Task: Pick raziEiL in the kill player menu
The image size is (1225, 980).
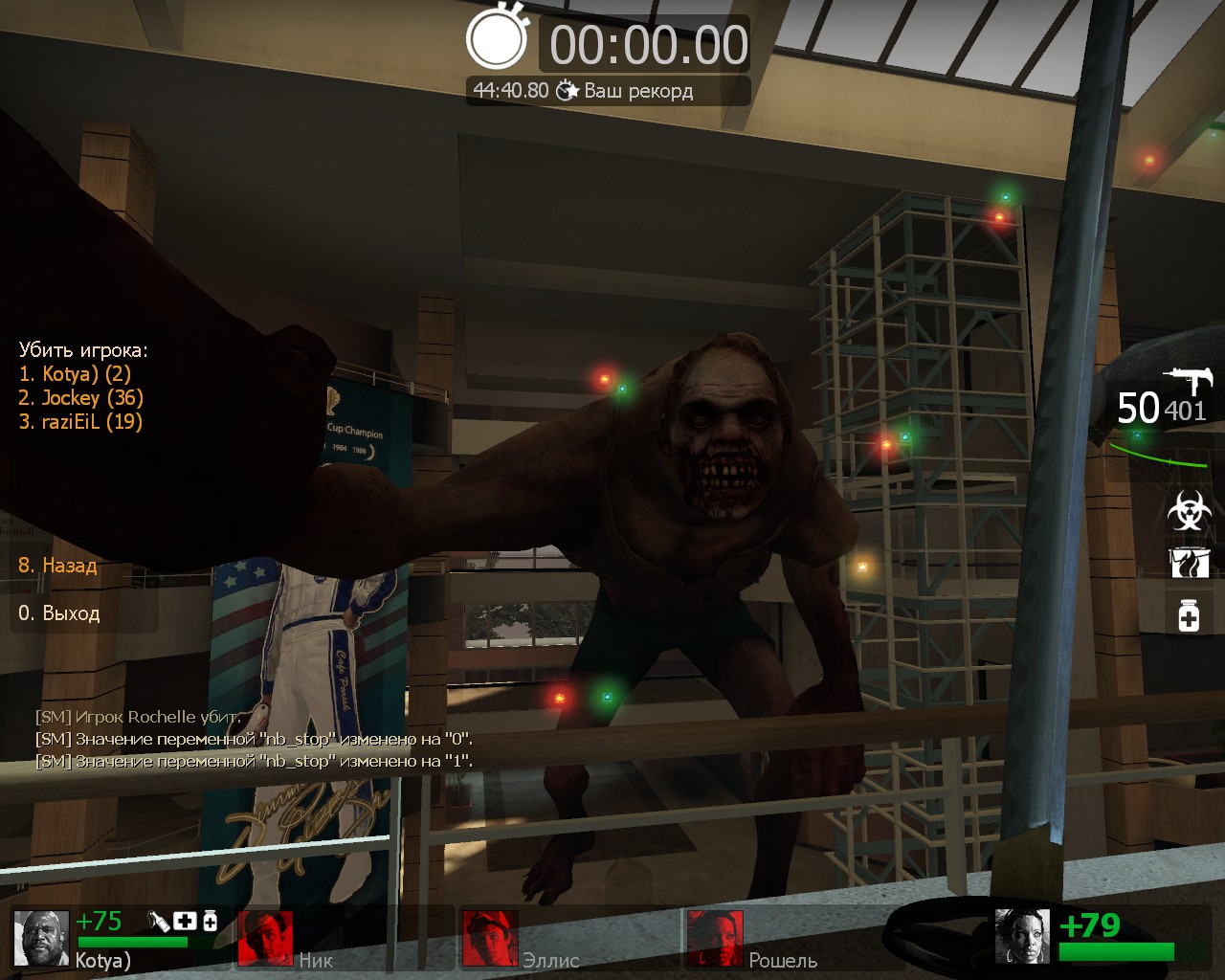Action: coord(80,422)
